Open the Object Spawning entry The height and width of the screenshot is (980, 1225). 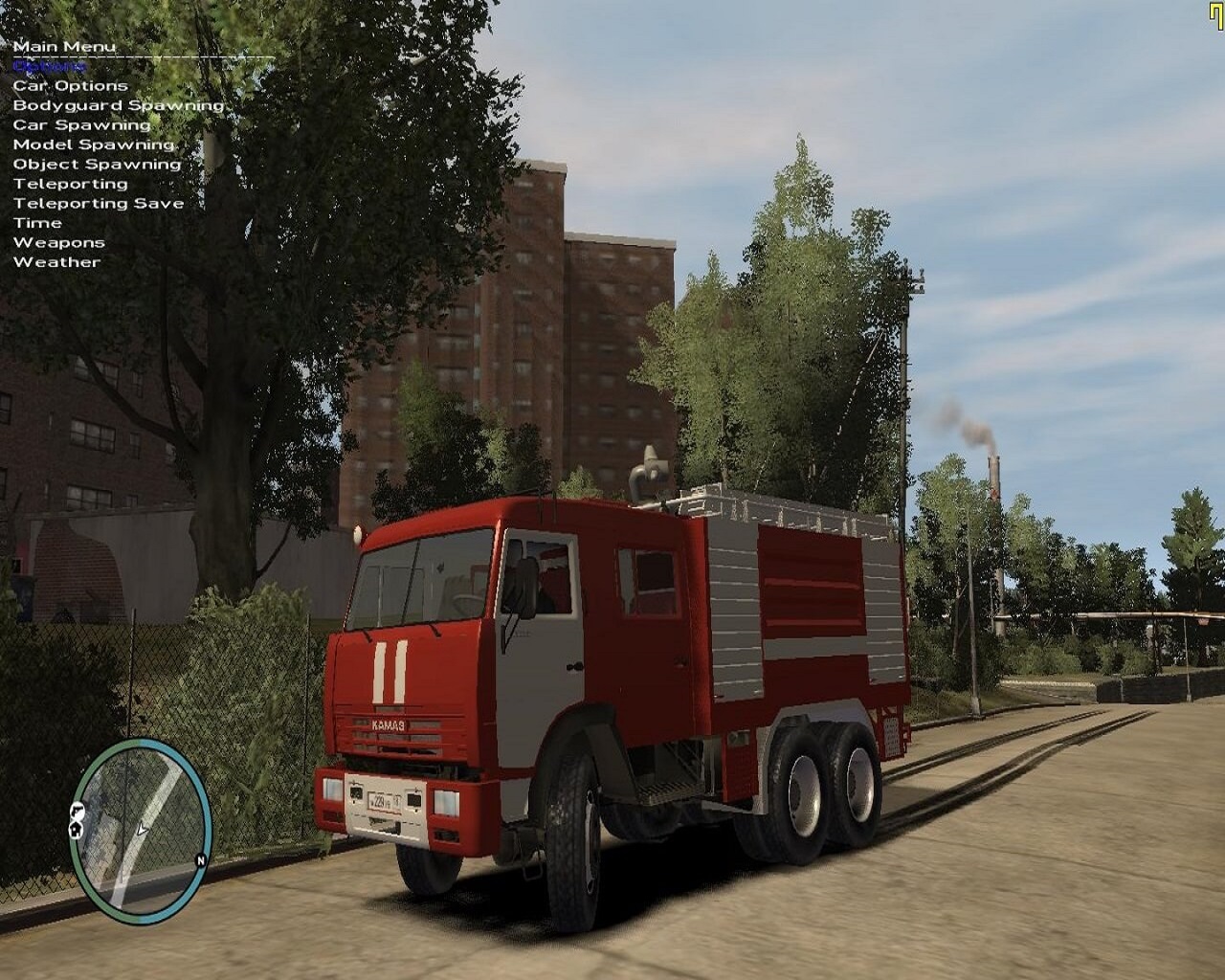[97, 165]
